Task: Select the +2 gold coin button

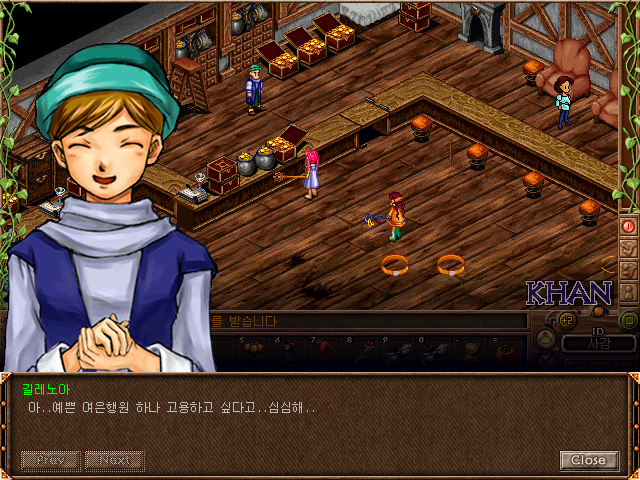Action: point(566,320)
